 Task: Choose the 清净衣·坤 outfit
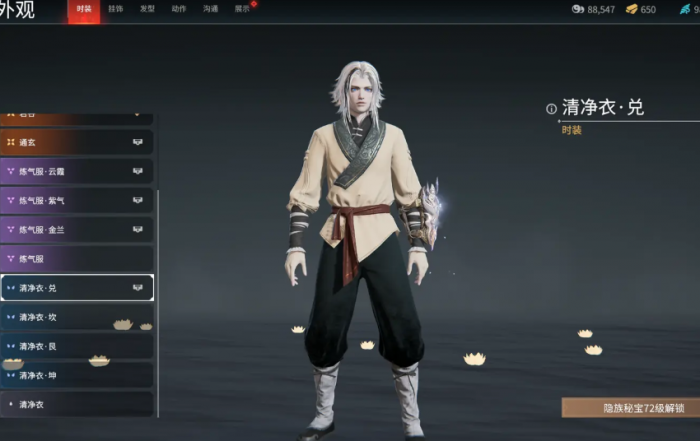77,375
